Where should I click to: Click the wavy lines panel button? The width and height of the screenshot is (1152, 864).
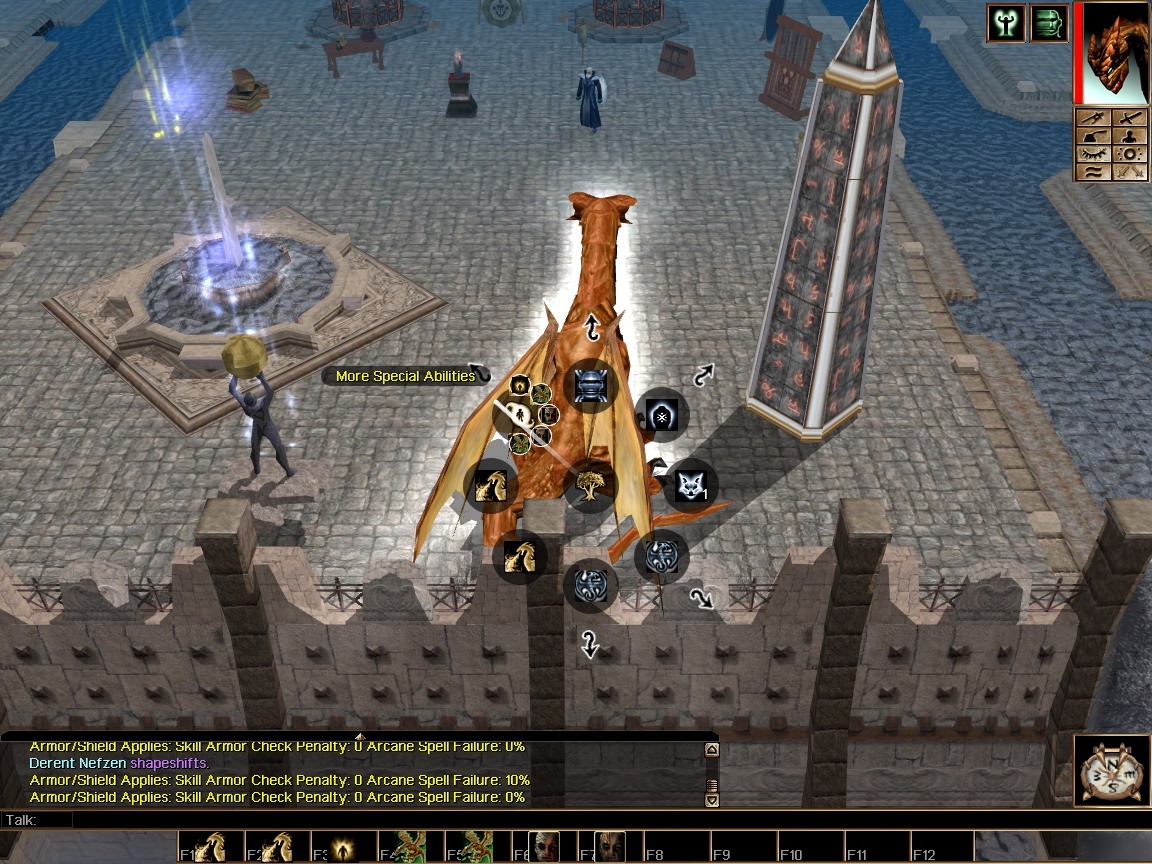click(1096, 172)
